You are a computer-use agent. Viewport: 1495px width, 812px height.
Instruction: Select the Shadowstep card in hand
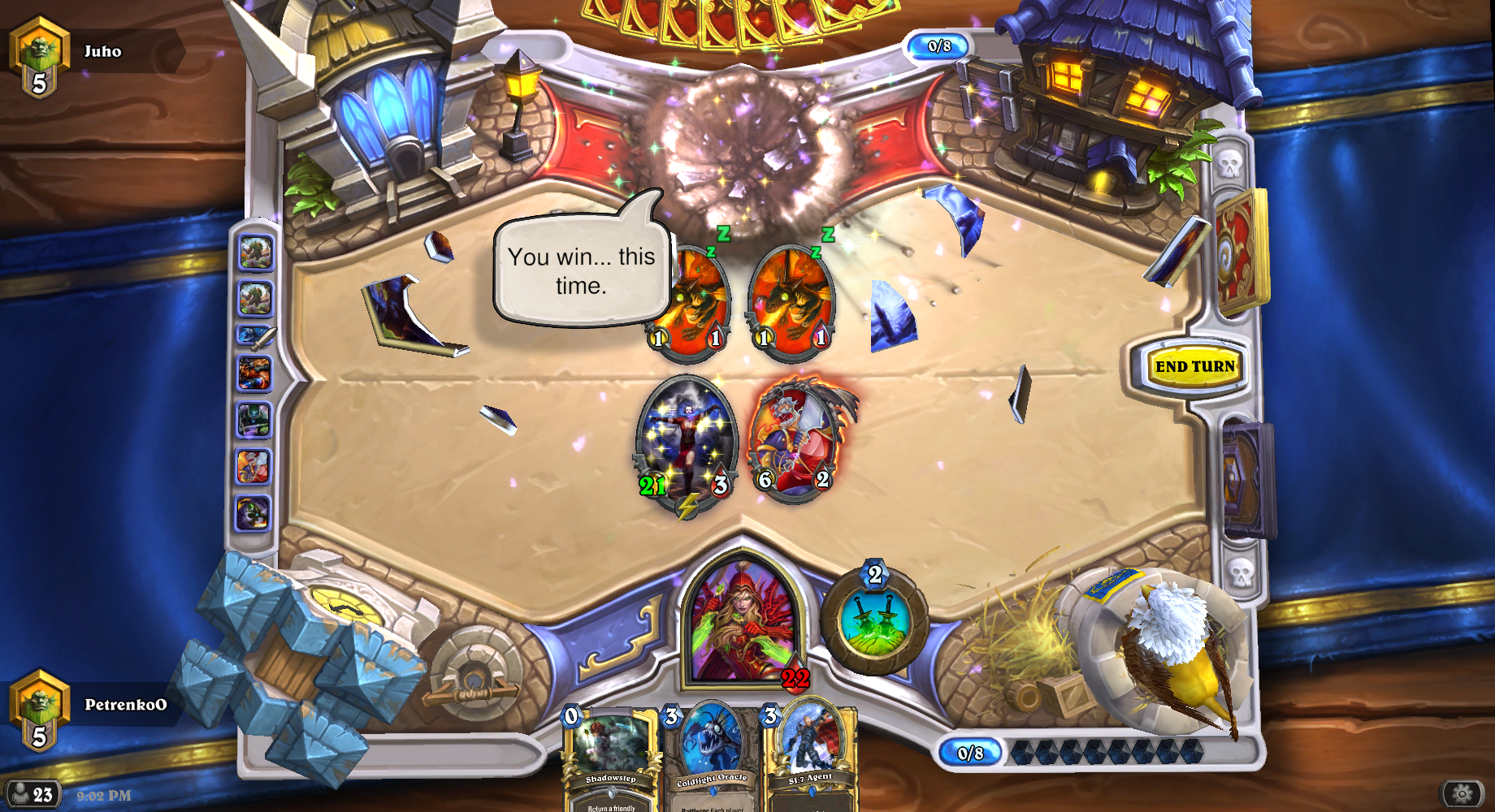click(611, 761)
